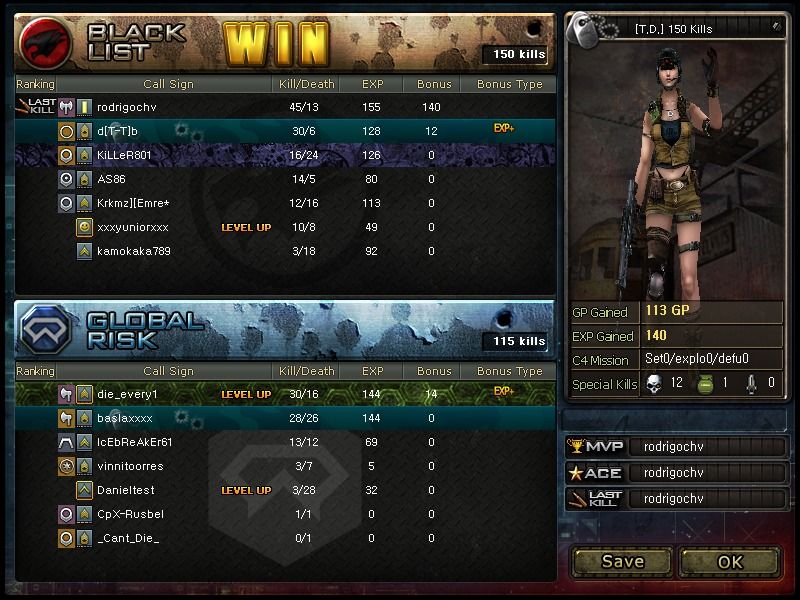Viewport: 800px width, 600px height.
Task: Select the baslaxxxx player row
Action: pyautogui.click(x=285, y=418)
